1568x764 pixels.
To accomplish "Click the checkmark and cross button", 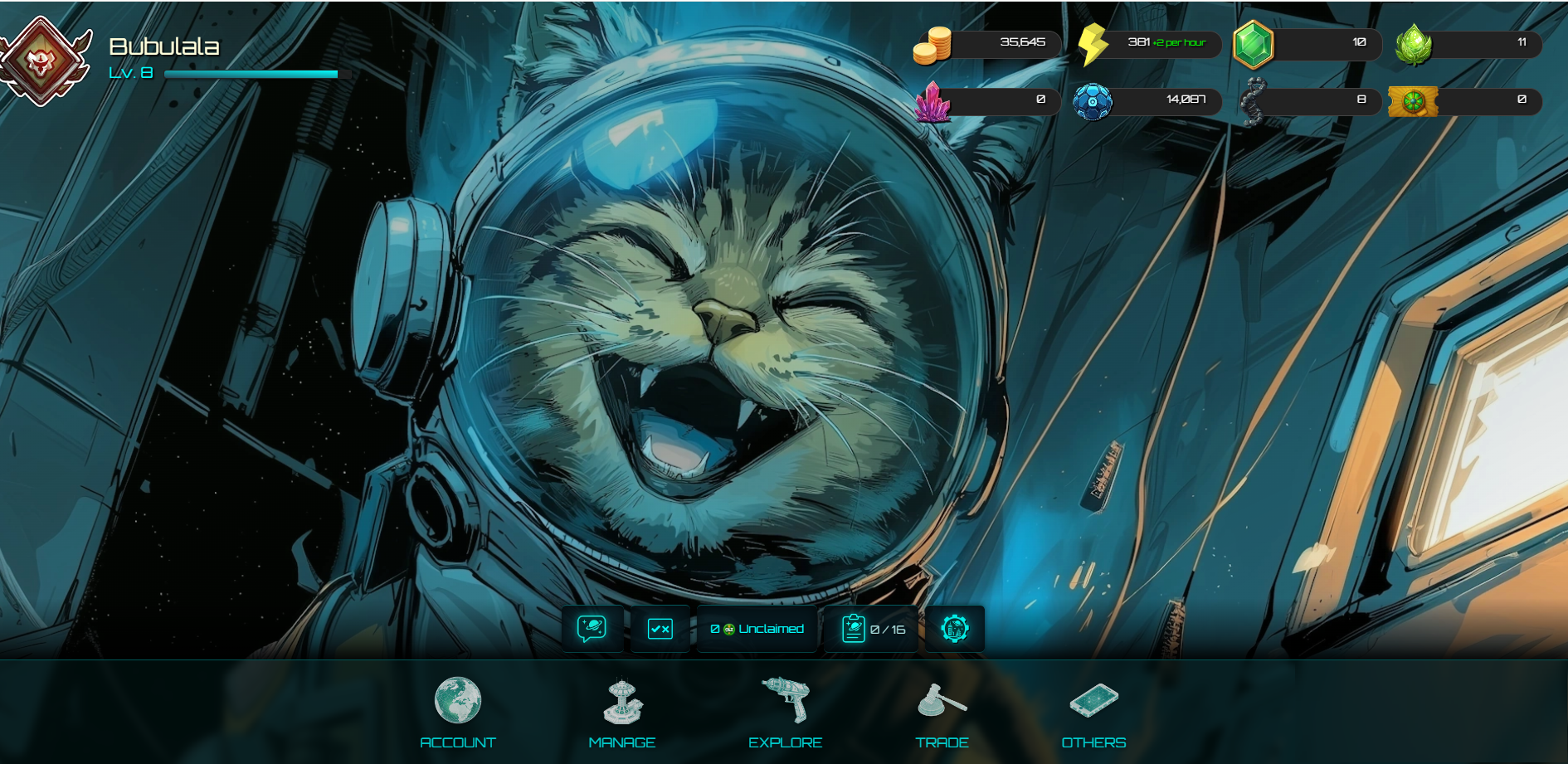I will click(x=660, y=629).
